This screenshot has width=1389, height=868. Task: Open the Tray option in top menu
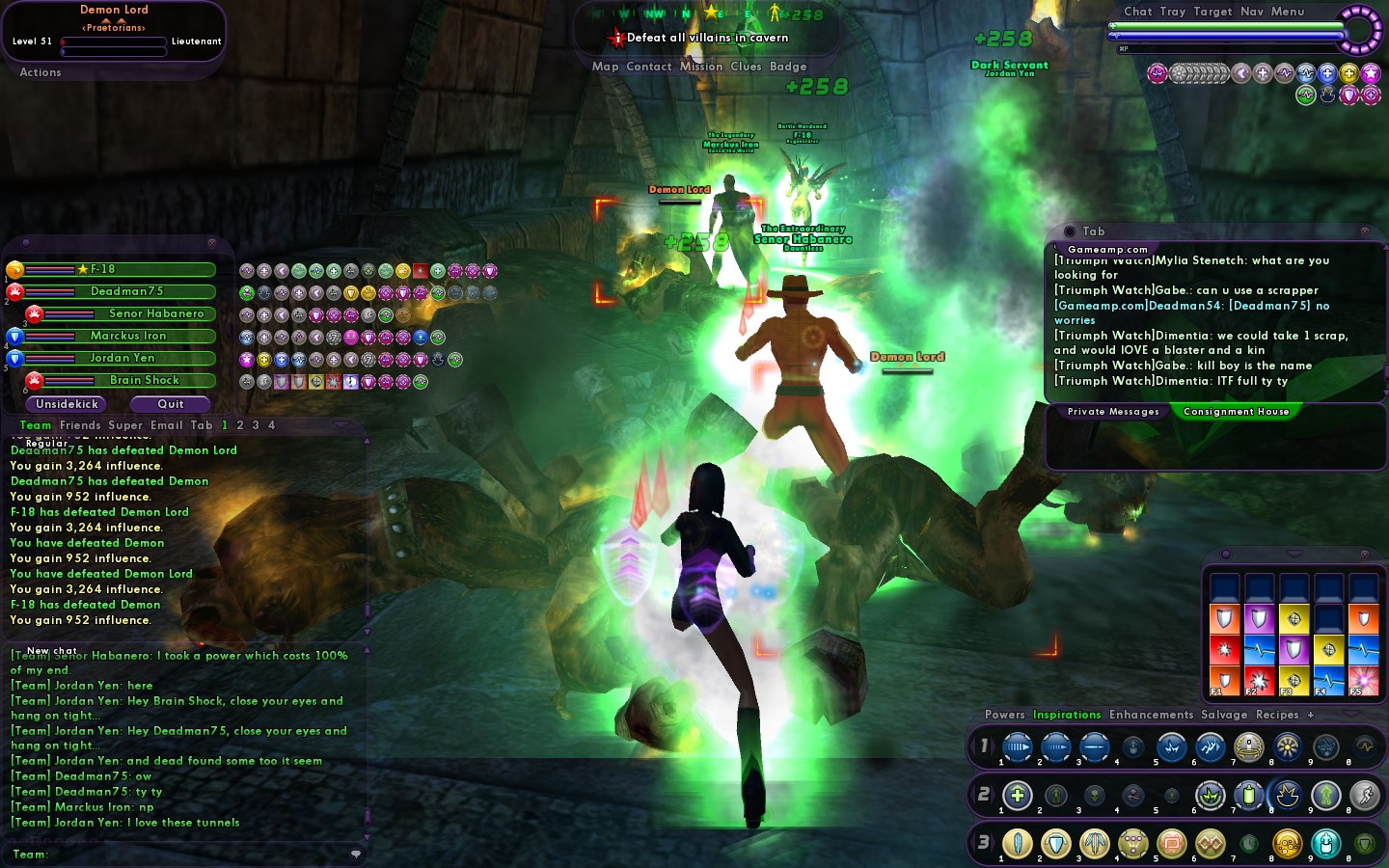[1172, 12]
